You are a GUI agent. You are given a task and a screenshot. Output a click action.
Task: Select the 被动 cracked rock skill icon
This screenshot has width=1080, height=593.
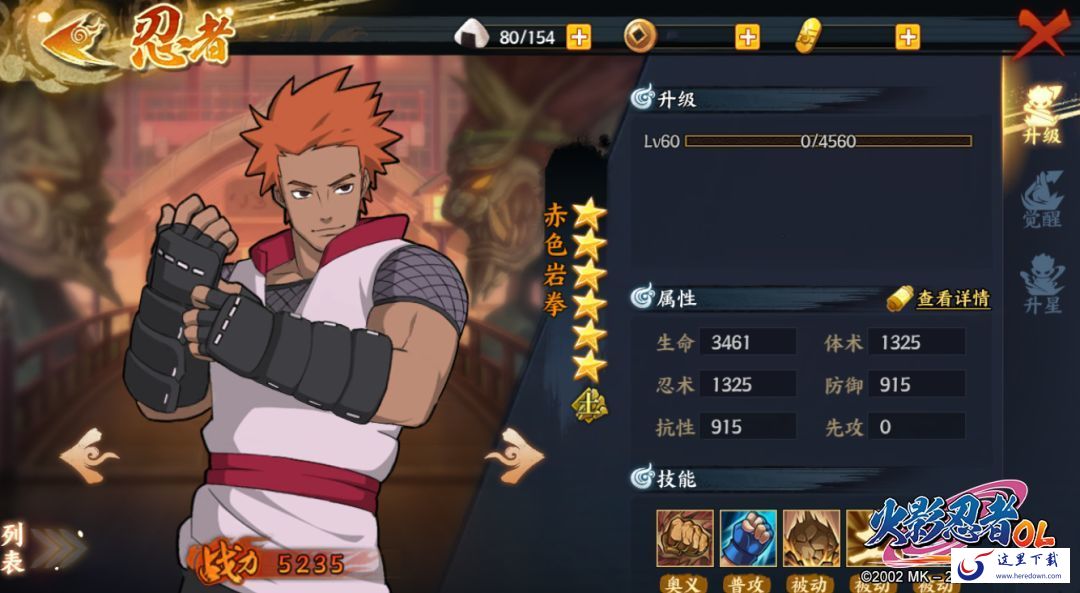pyautogui.click(x=811, y=538)
